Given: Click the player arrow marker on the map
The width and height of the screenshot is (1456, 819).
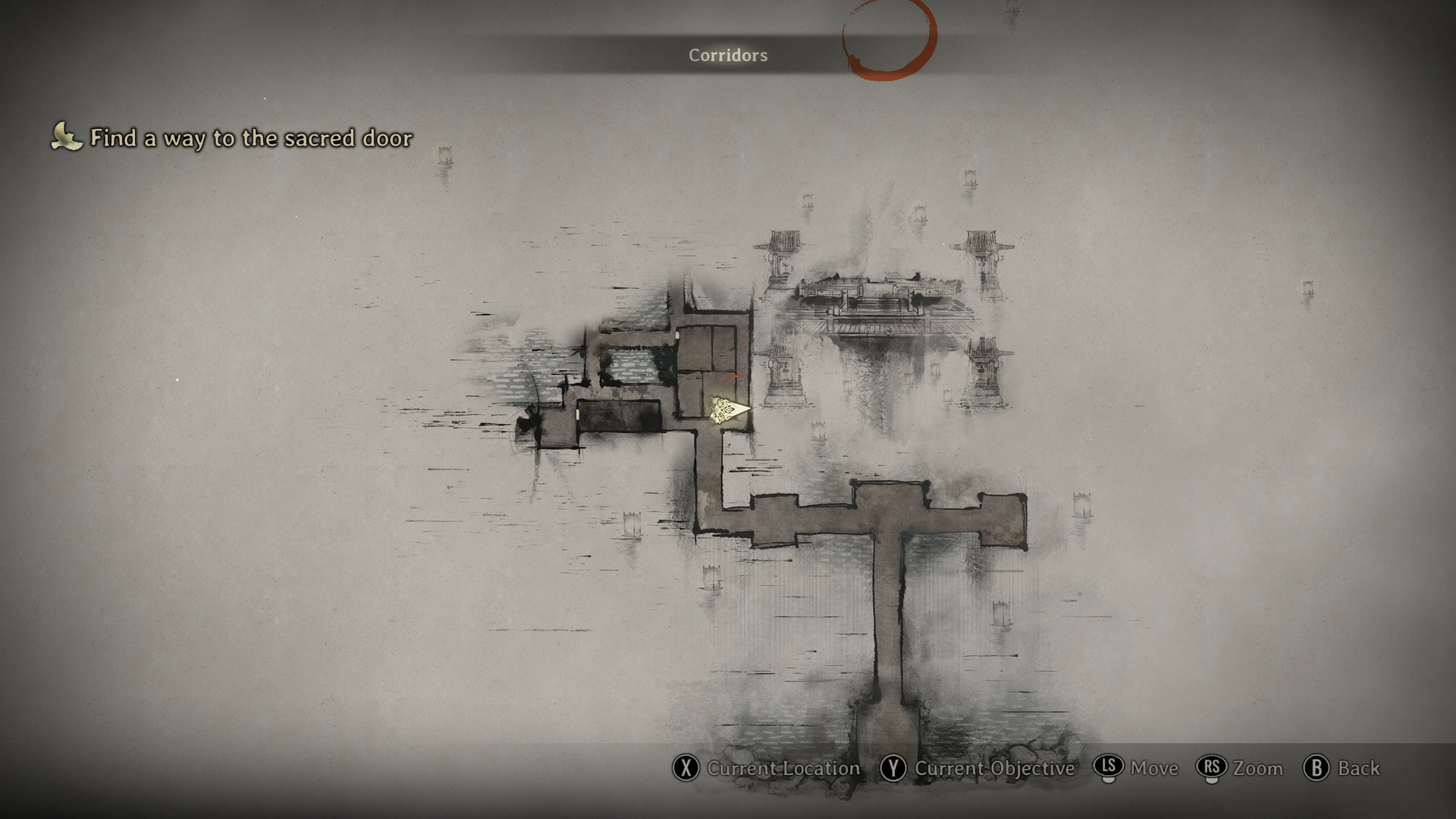Looking at the screenshot, I should point(729,410).
